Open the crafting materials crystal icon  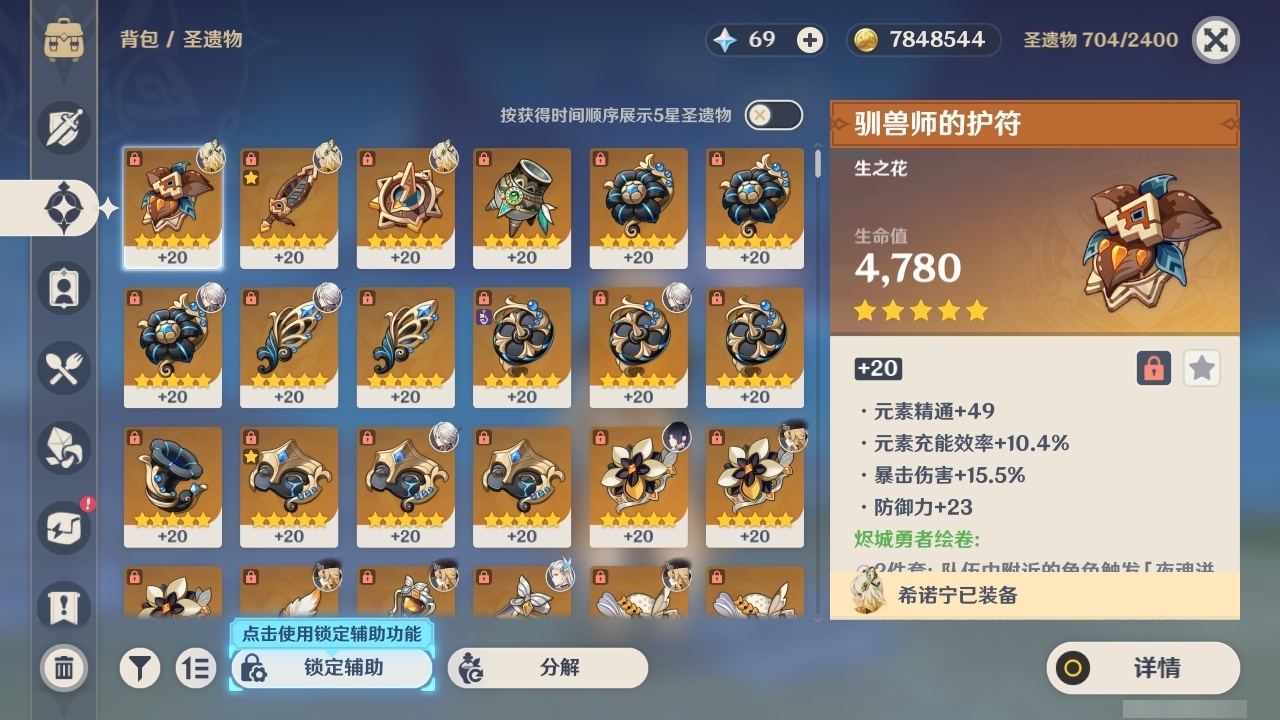coord(63,448)
